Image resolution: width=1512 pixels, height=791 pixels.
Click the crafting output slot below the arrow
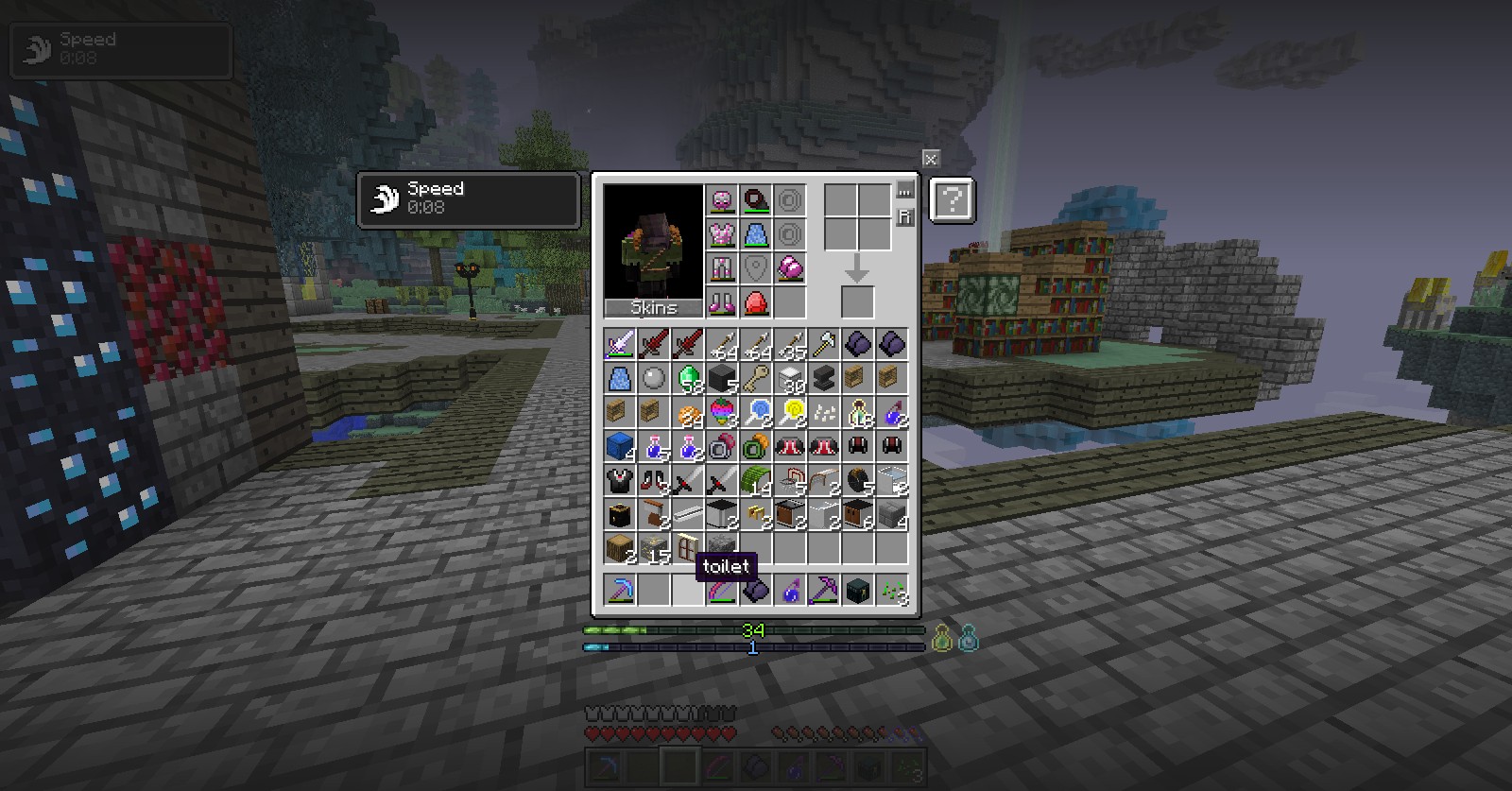[857, 302]
